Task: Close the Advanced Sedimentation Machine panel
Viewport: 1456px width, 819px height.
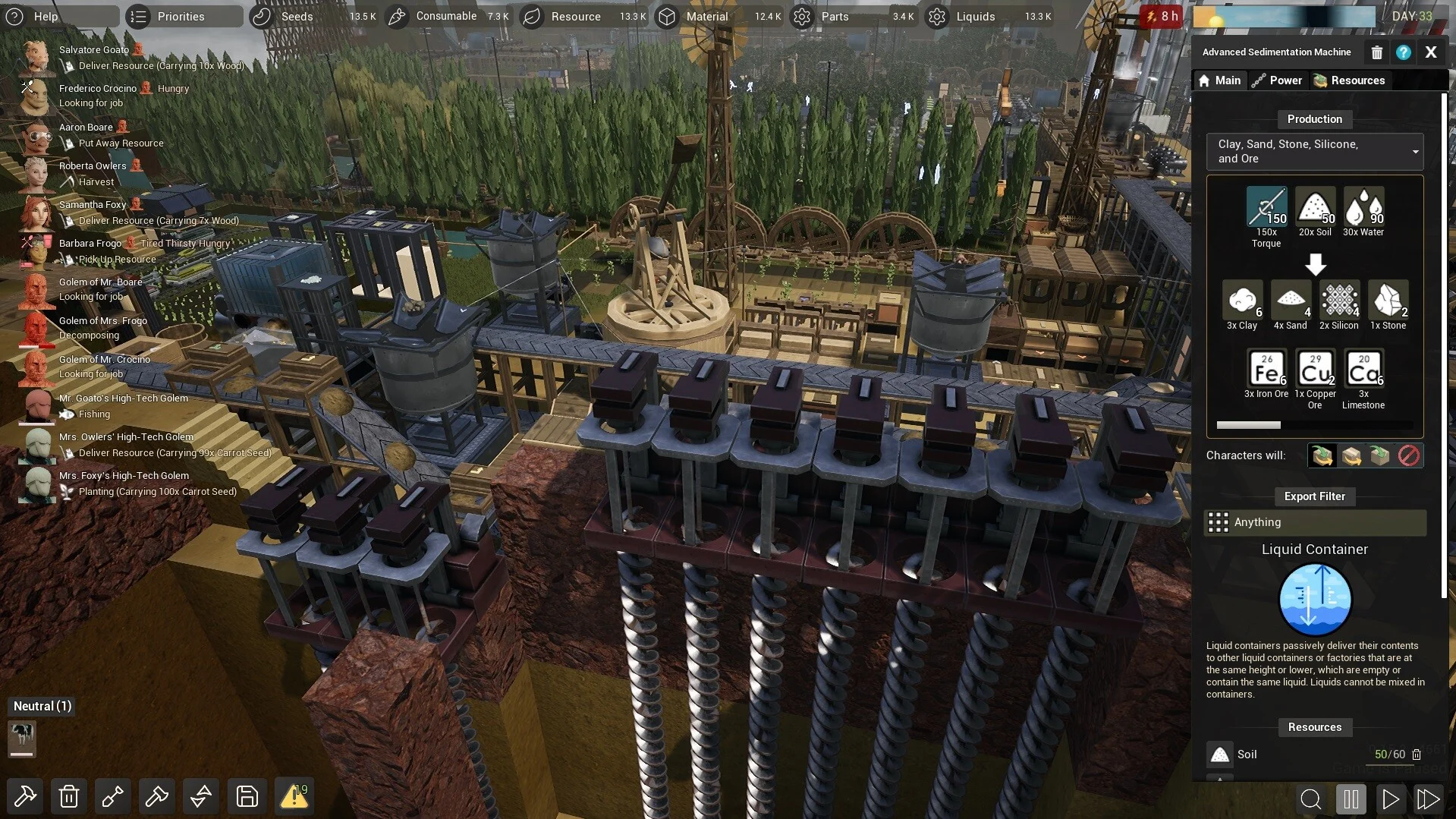Action: pyautogui.click(x=1430, y=52)
